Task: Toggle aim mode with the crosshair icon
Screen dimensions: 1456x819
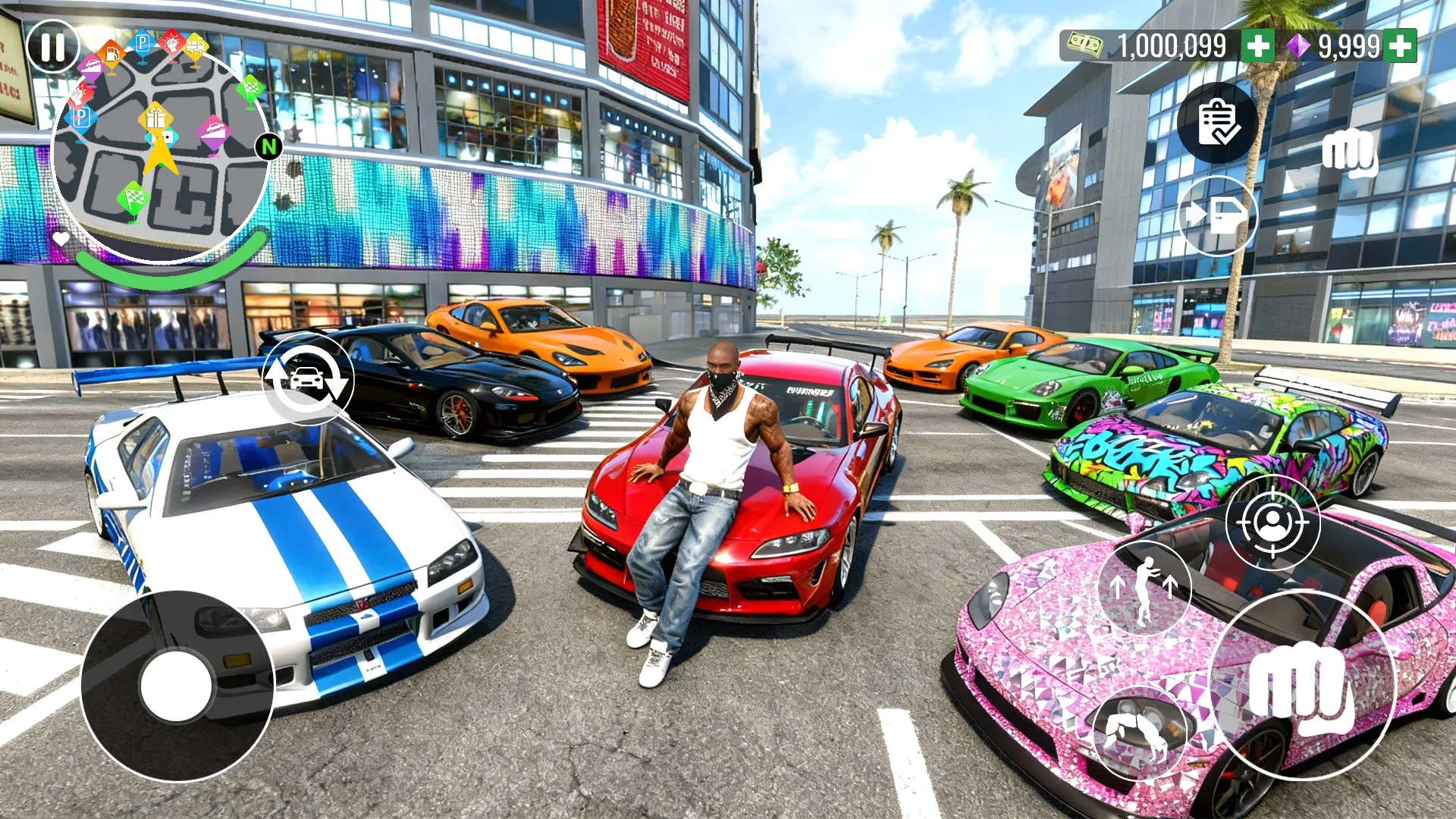Action: click(1274, 522)
